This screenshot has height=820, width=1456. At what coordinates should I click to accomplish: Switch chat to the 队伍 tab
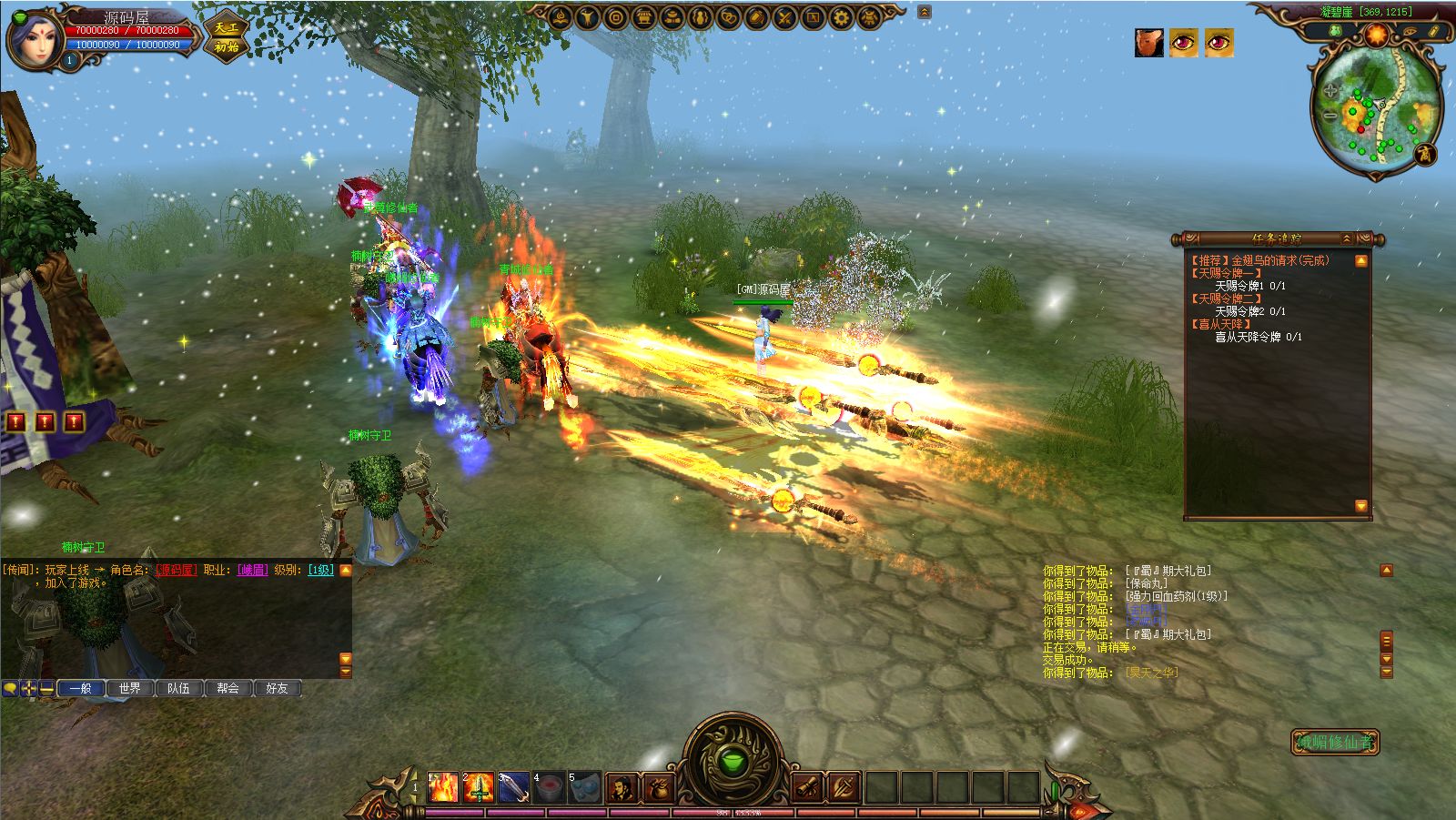click(178, 688)
